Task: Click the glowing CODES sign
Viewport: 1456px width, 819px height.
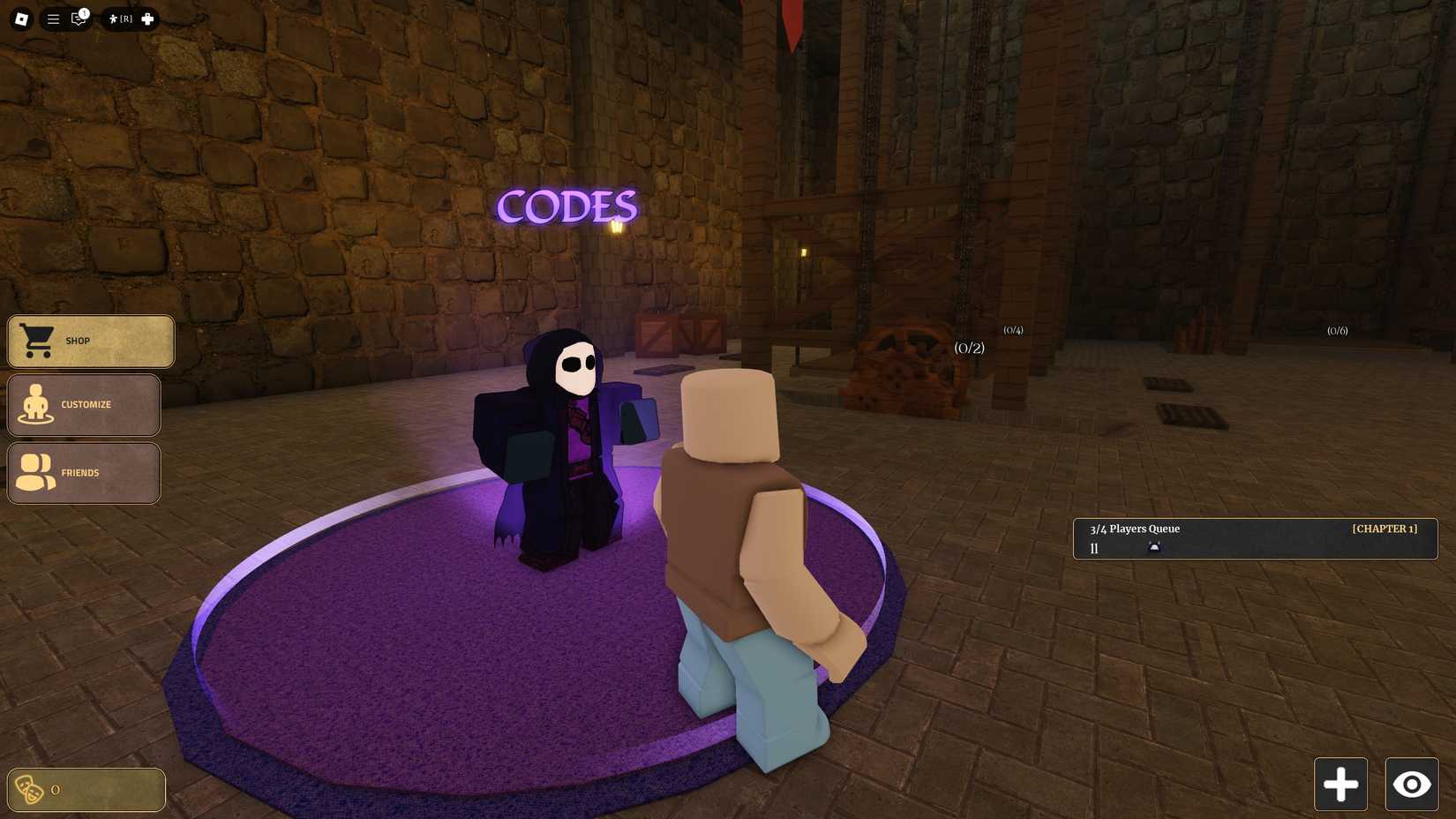Action: pos(567,207)
